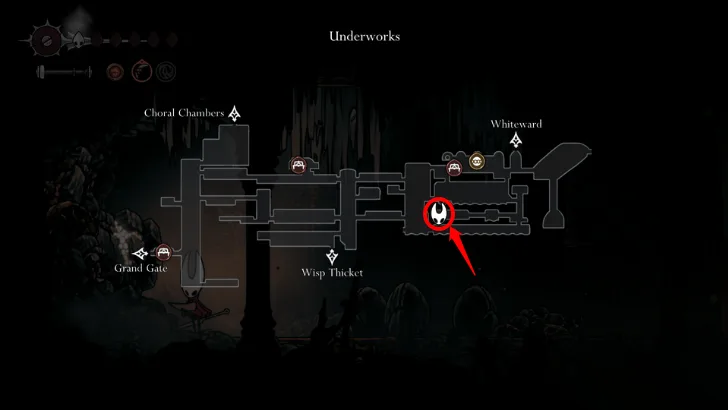The height and width of the screenshot is (410, 728).
Task: Select the bench marker next to Grand Gate
Action: pos(164,253)
